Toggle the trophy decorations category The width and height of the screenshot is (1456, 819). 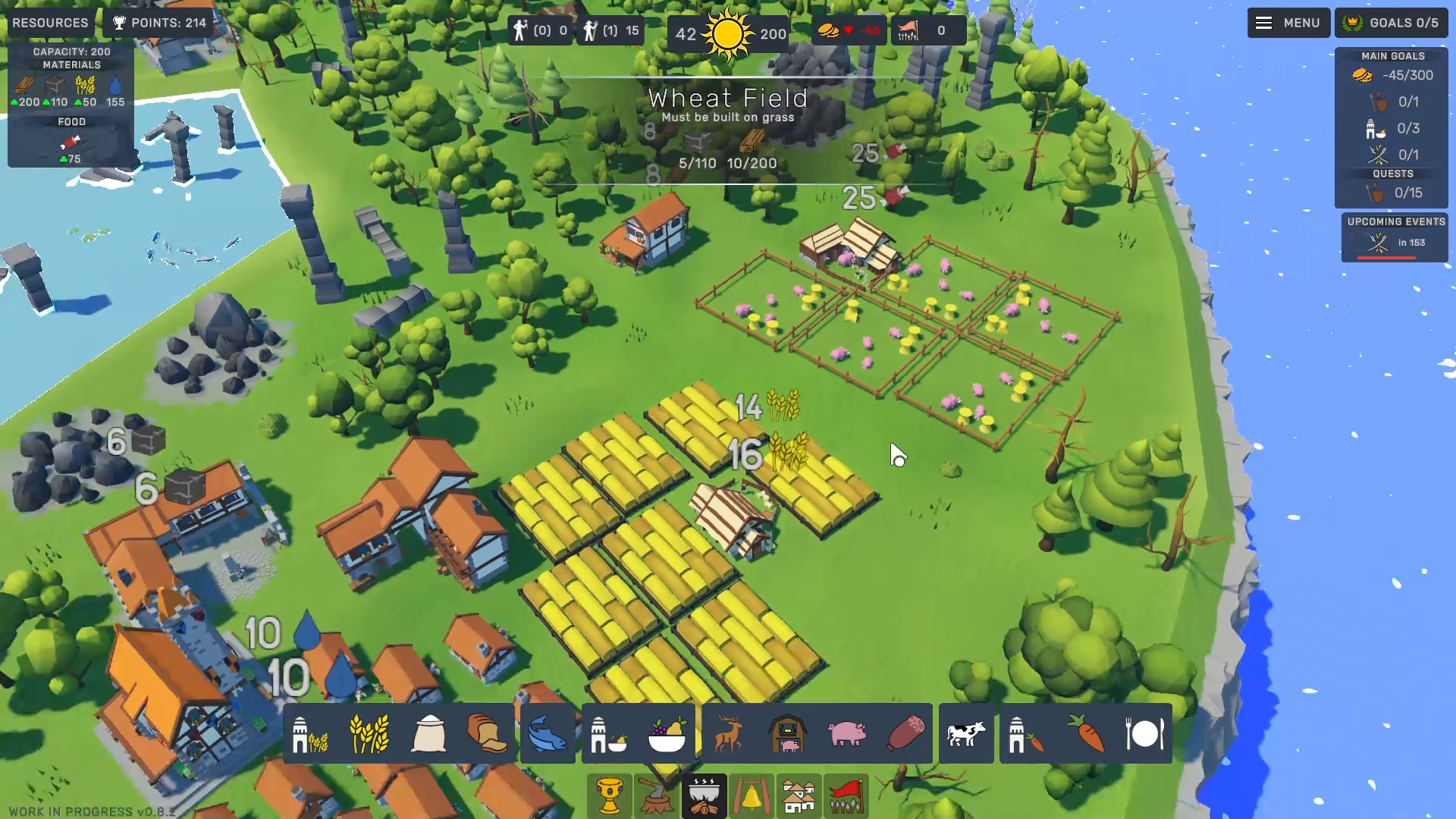click(609, 795)
